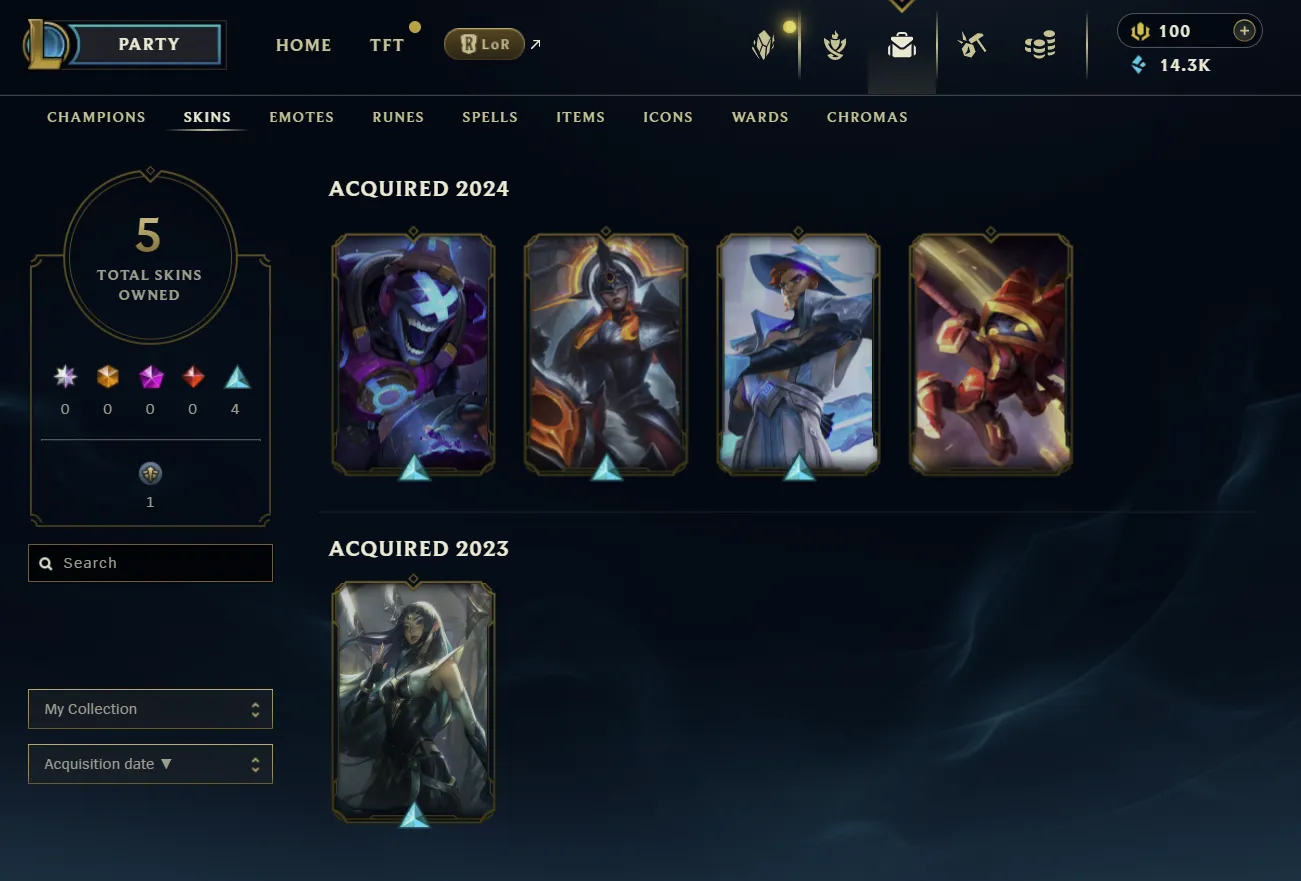Open the Acquisition date sort dropdown
The width and height of the screenshot is (1301, 881).
coord(150,763)
